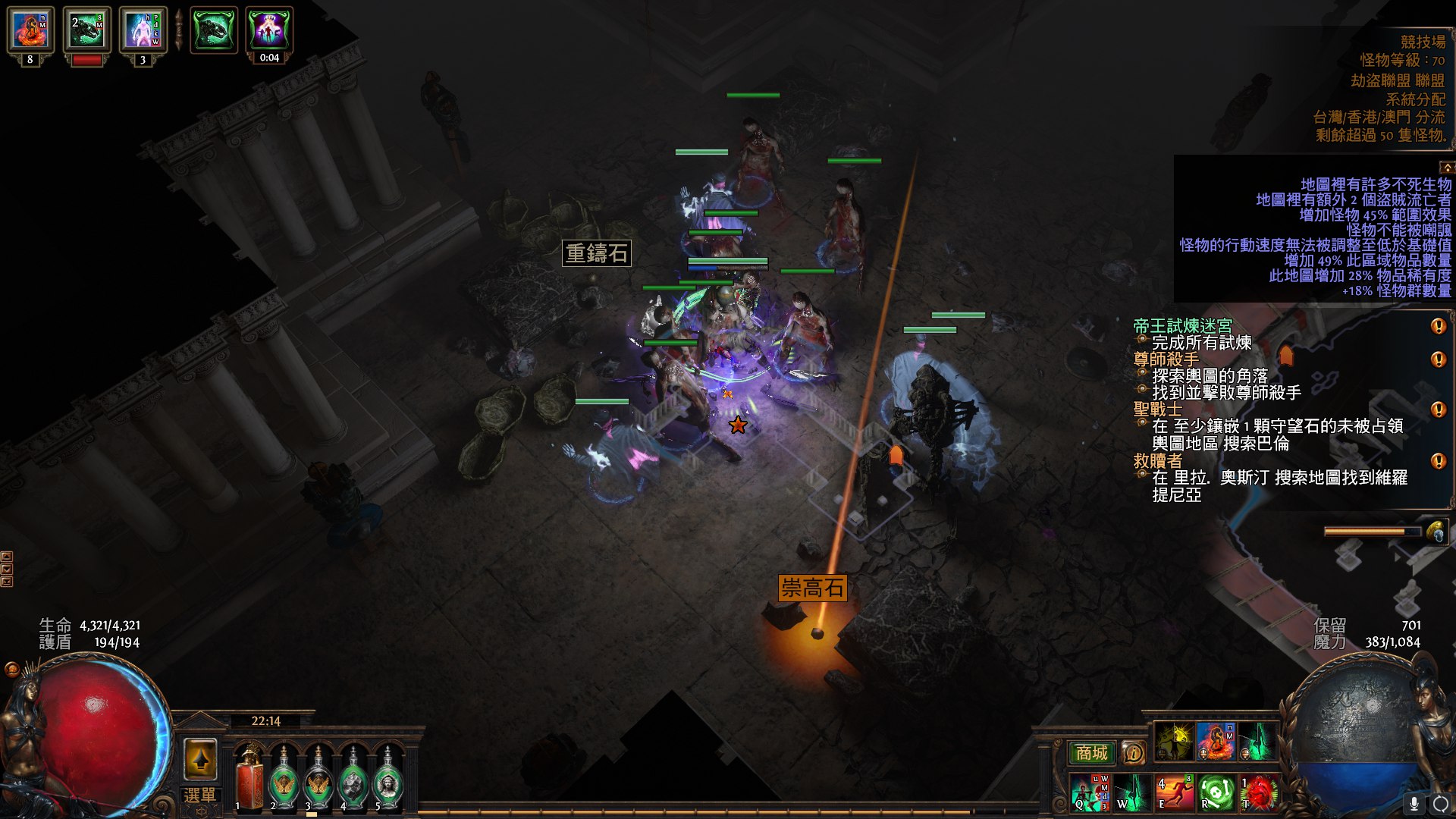Click the circular arrows refresh button
The width and height of the screenshot is (1456, 819).
click(x=1440, y=803)
